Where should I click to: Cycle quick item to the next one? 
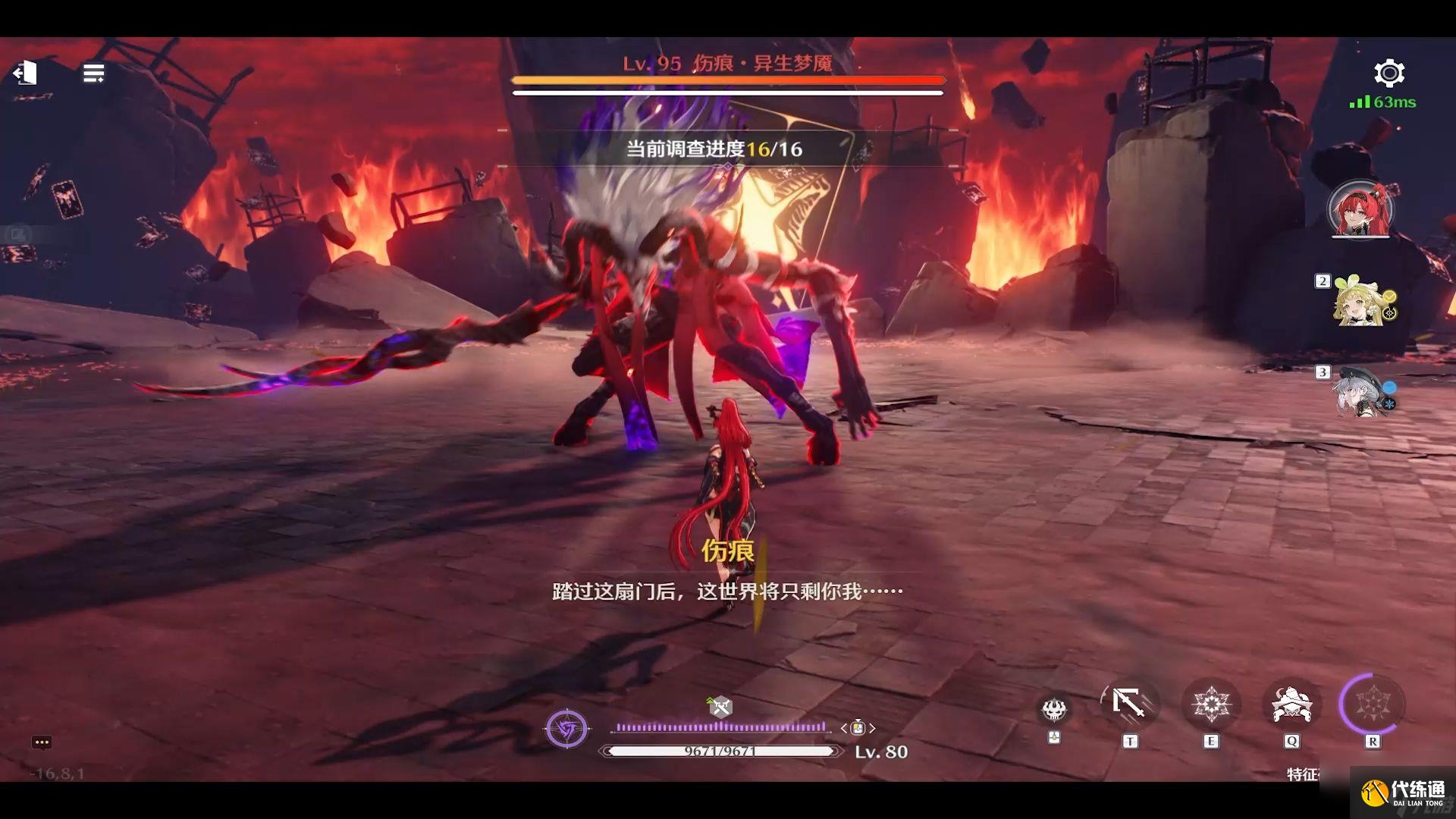coord(873,728)
